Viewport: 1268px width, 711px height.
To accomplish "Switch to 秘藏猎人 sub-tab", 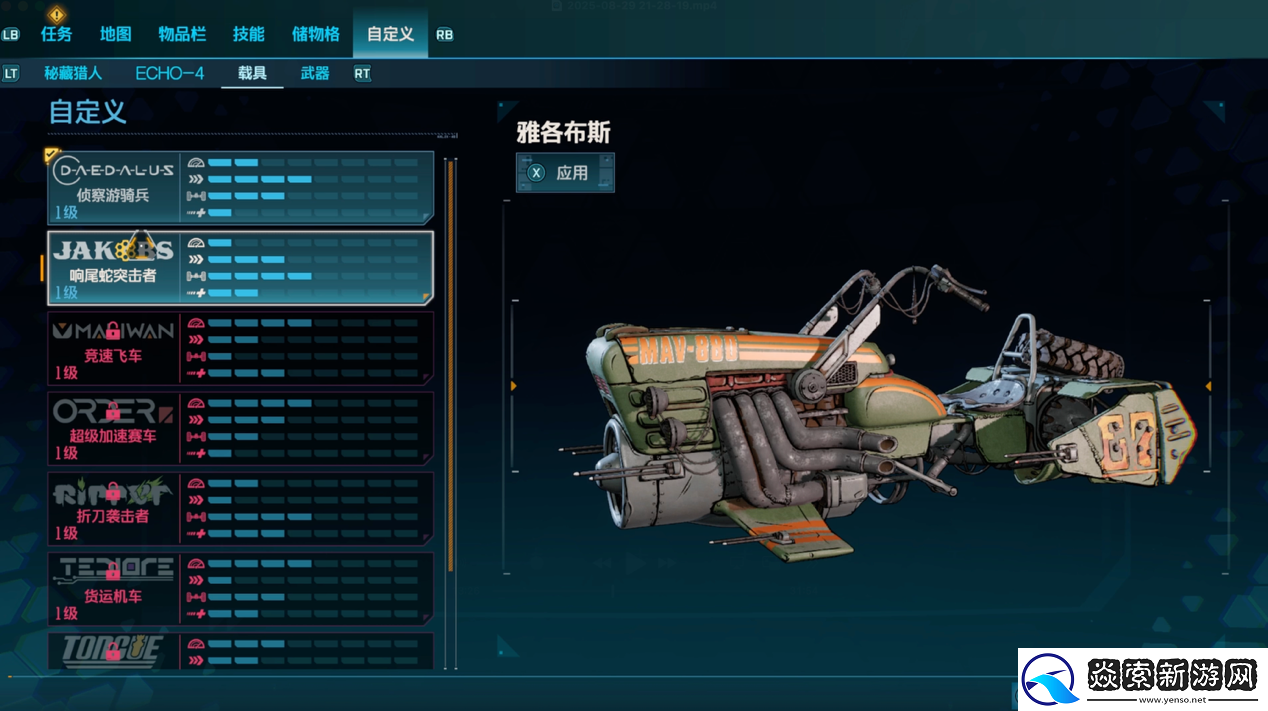I will (x=73, y=73).
